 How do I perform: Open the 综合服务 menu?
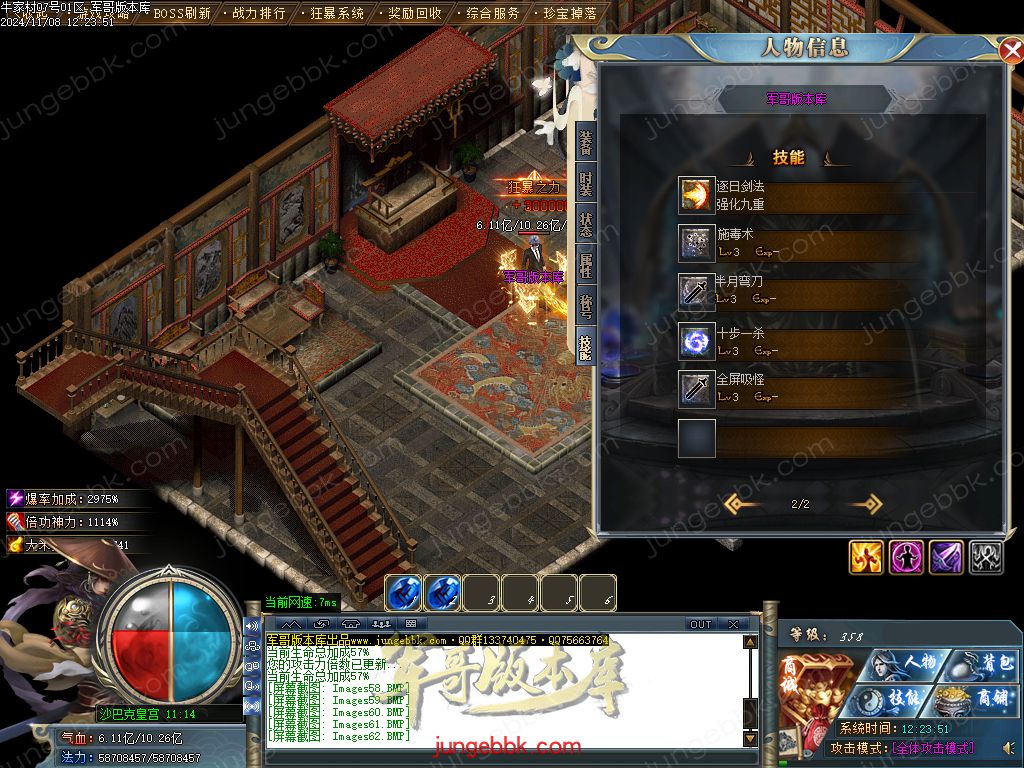(x=493, y=14)
